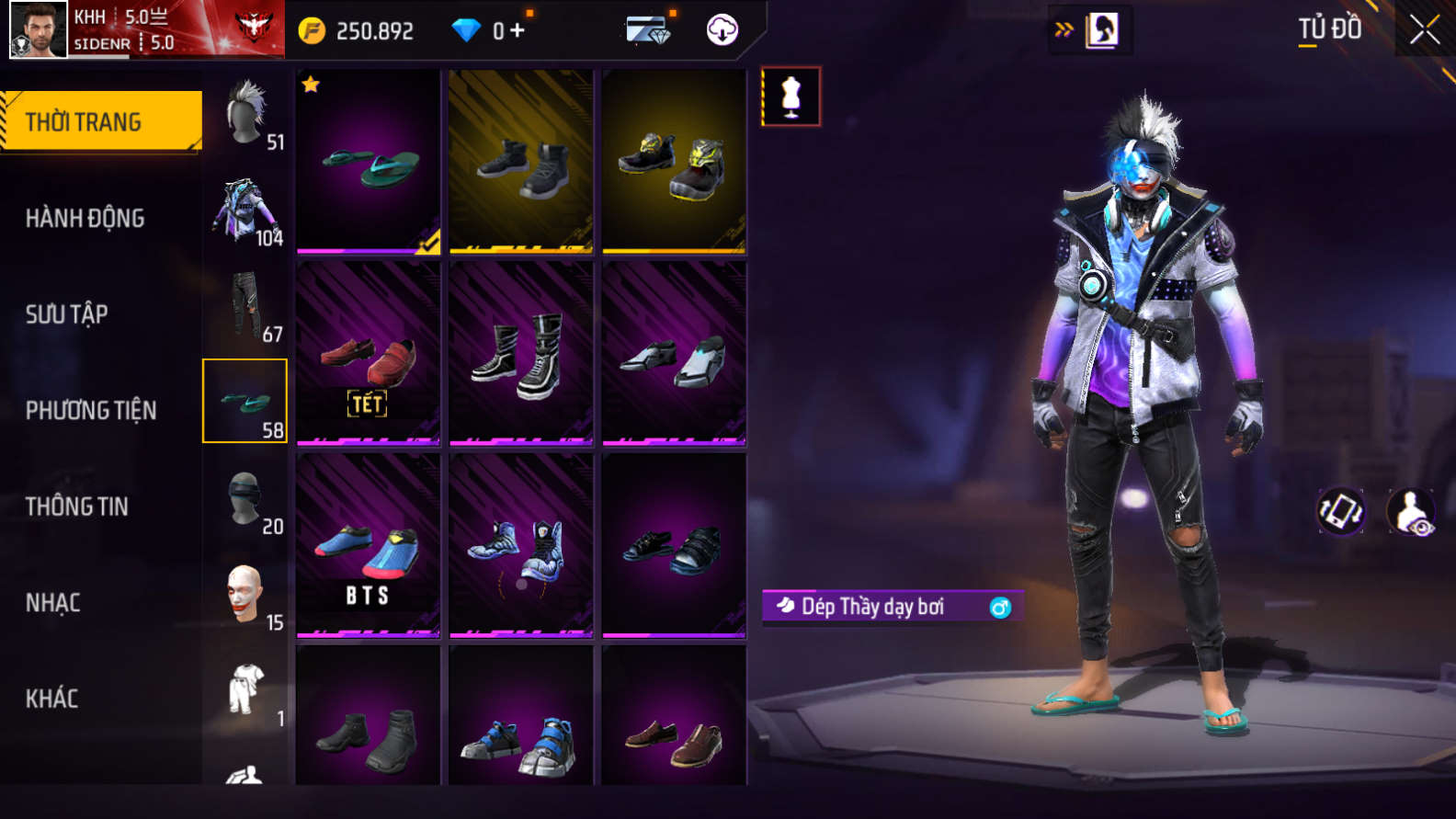Open the Sưu Tập section
The width and height of the screenshot is (1456, 819).
tap(66, 314)
